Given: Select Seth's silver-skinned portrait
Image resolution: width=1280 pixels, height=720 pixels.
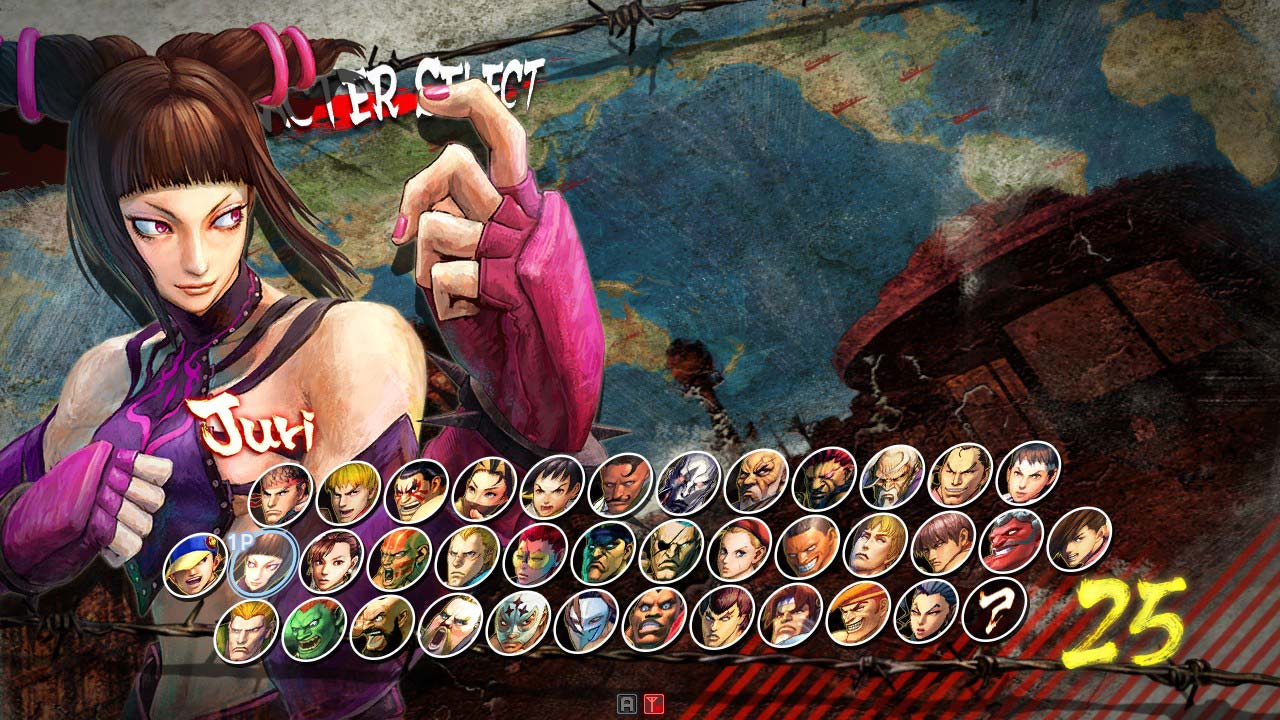Looking at the screenshot, I should pyautogui.click(x=688, y=483).
